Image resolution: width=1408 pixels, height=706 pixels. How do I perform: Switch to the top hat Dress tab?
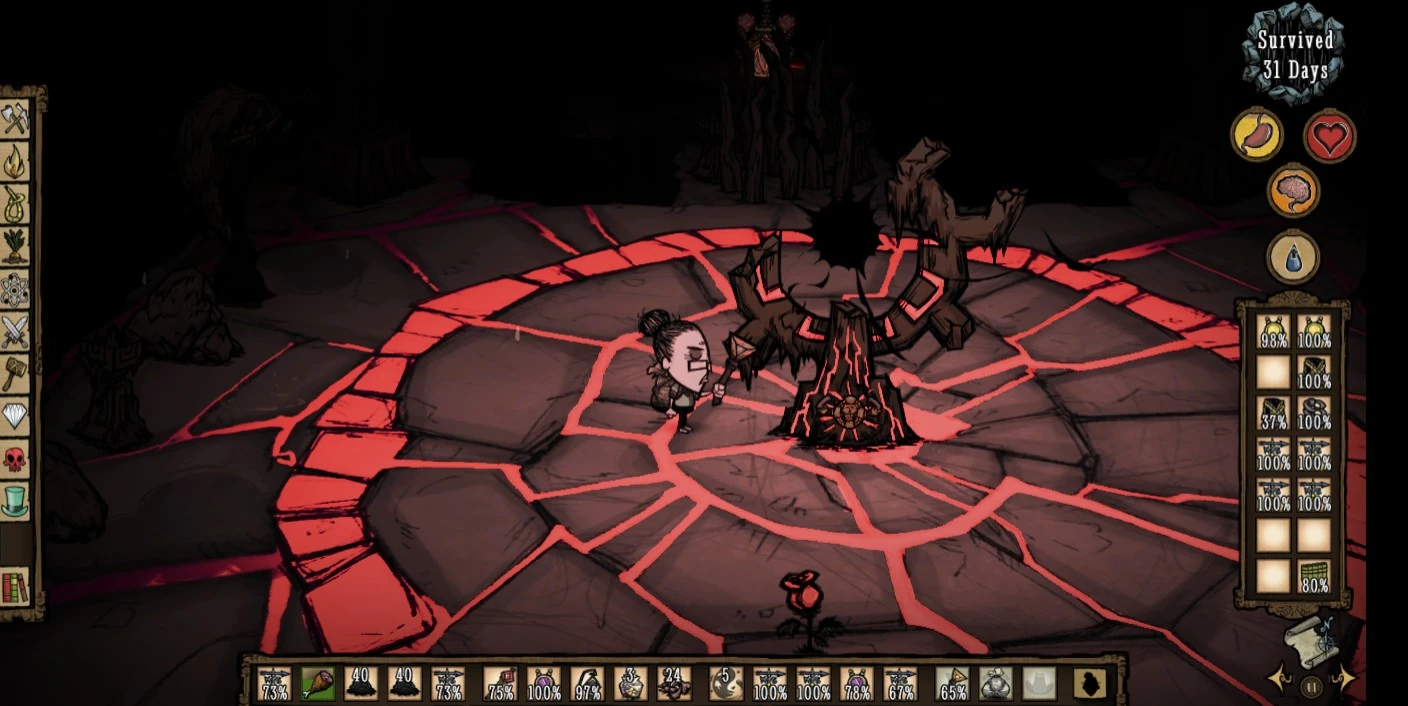pyautogui.click(x=15, y=501)
